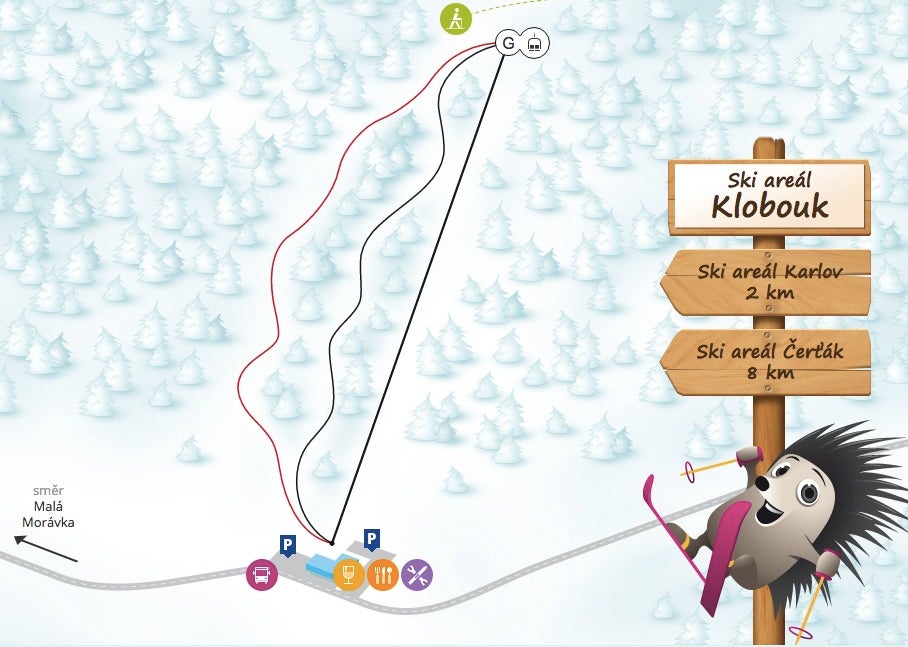The image size is (908, 647).
Task: Show the parking marker nearest the bus stop
Action: pos(287,545)
